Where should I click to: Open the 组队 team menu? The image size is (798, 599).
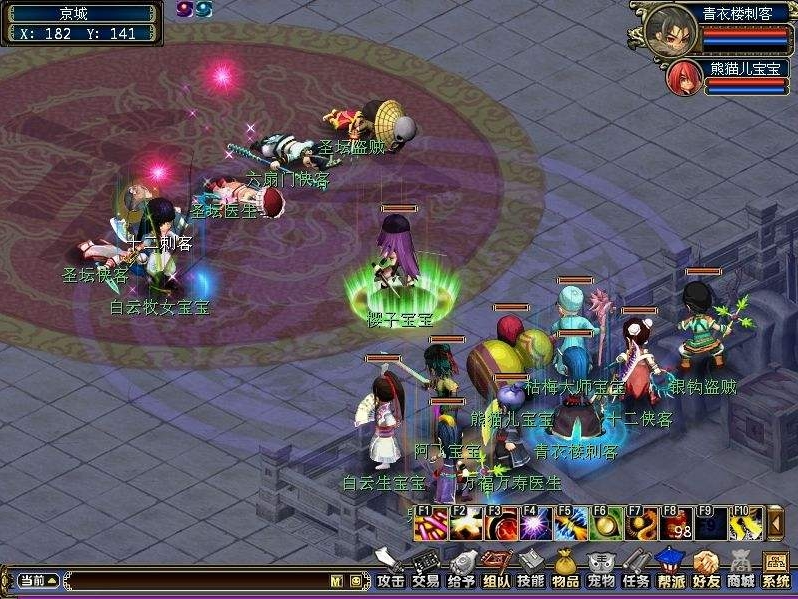click(x=495, y=570)
